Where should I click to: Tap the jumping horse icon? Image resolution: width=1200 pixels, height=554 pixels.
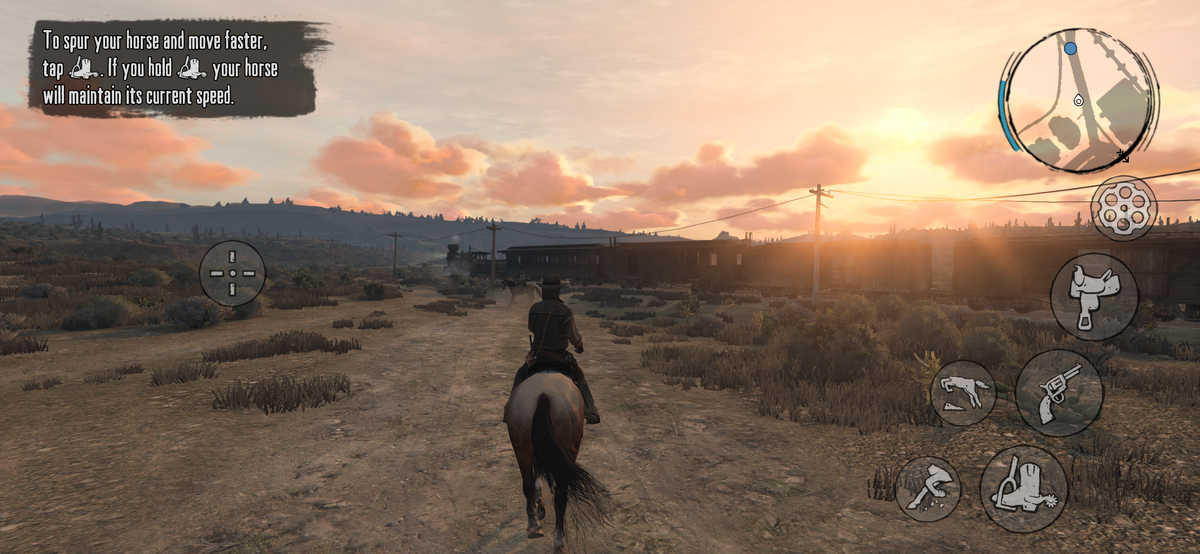tap(963, 393)
